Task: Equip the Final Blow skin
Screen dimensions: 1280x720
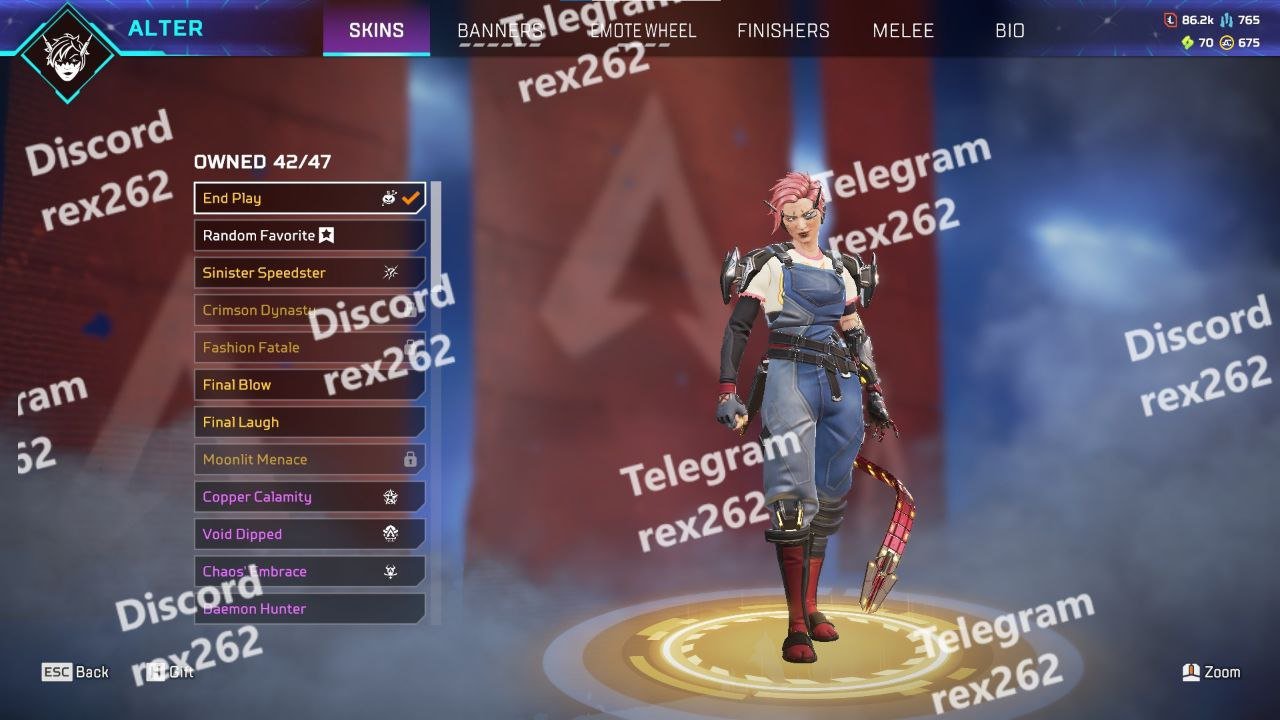Action: tap(309, 385)
